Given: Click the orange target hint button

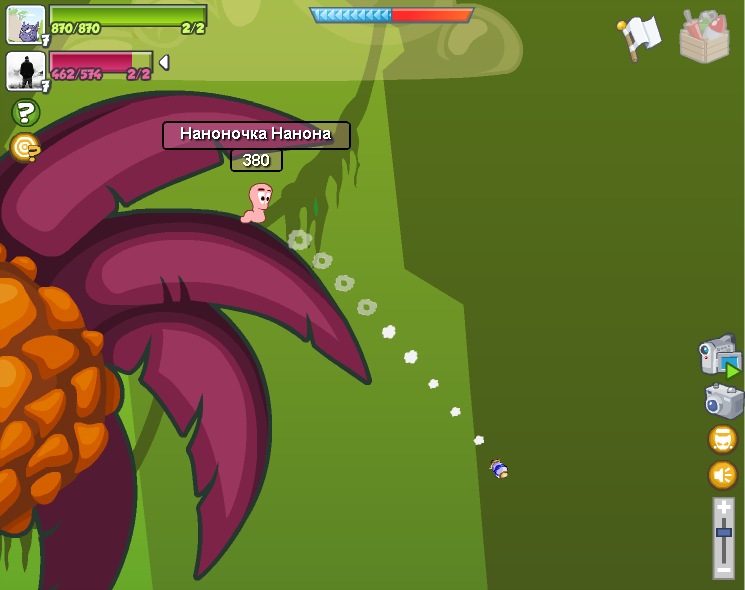Looking at the screenshot, I should (x=25, y=148).
